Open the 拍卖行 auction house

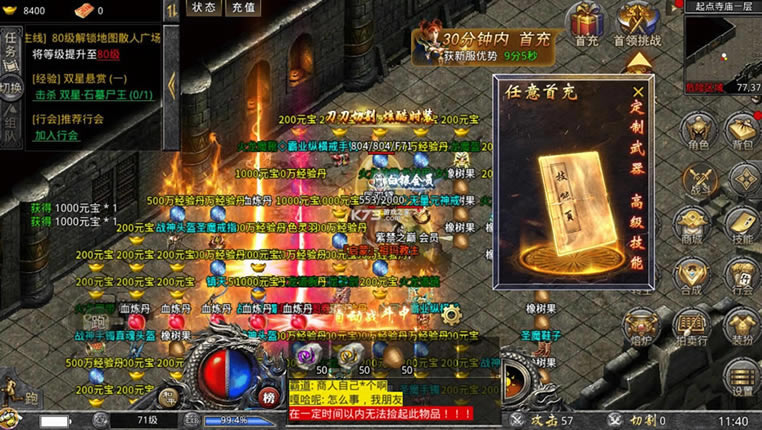tap(693, 328)
